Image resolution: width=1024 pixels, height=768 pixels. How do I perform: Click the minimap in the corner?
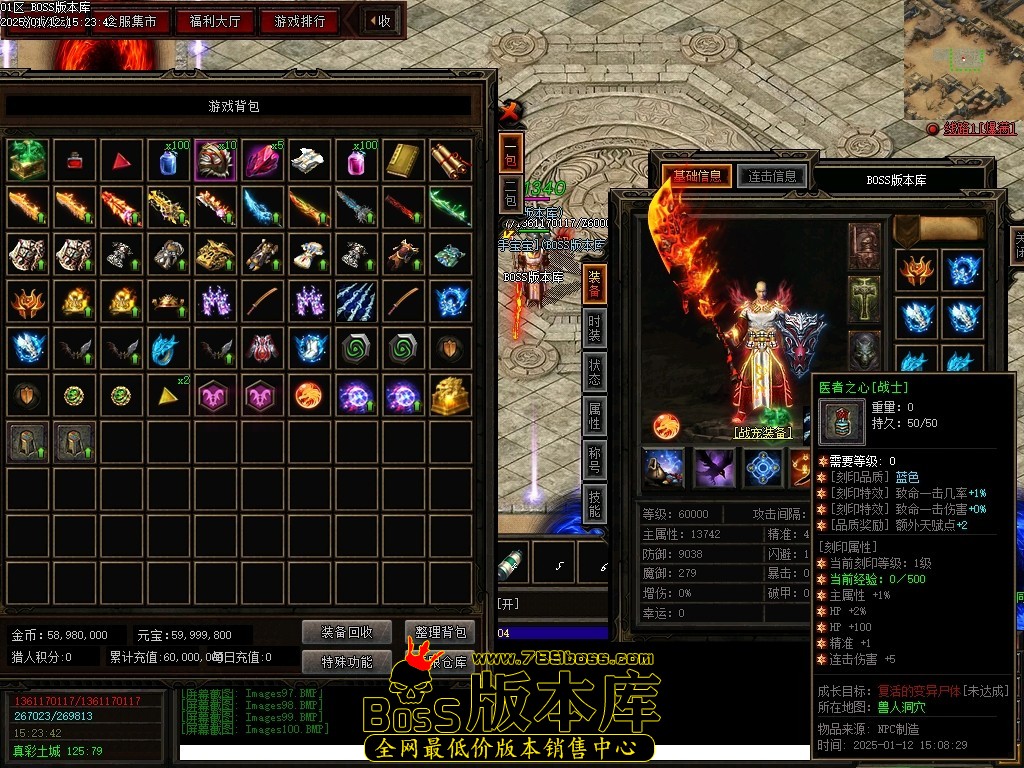(x=963, y=58)
